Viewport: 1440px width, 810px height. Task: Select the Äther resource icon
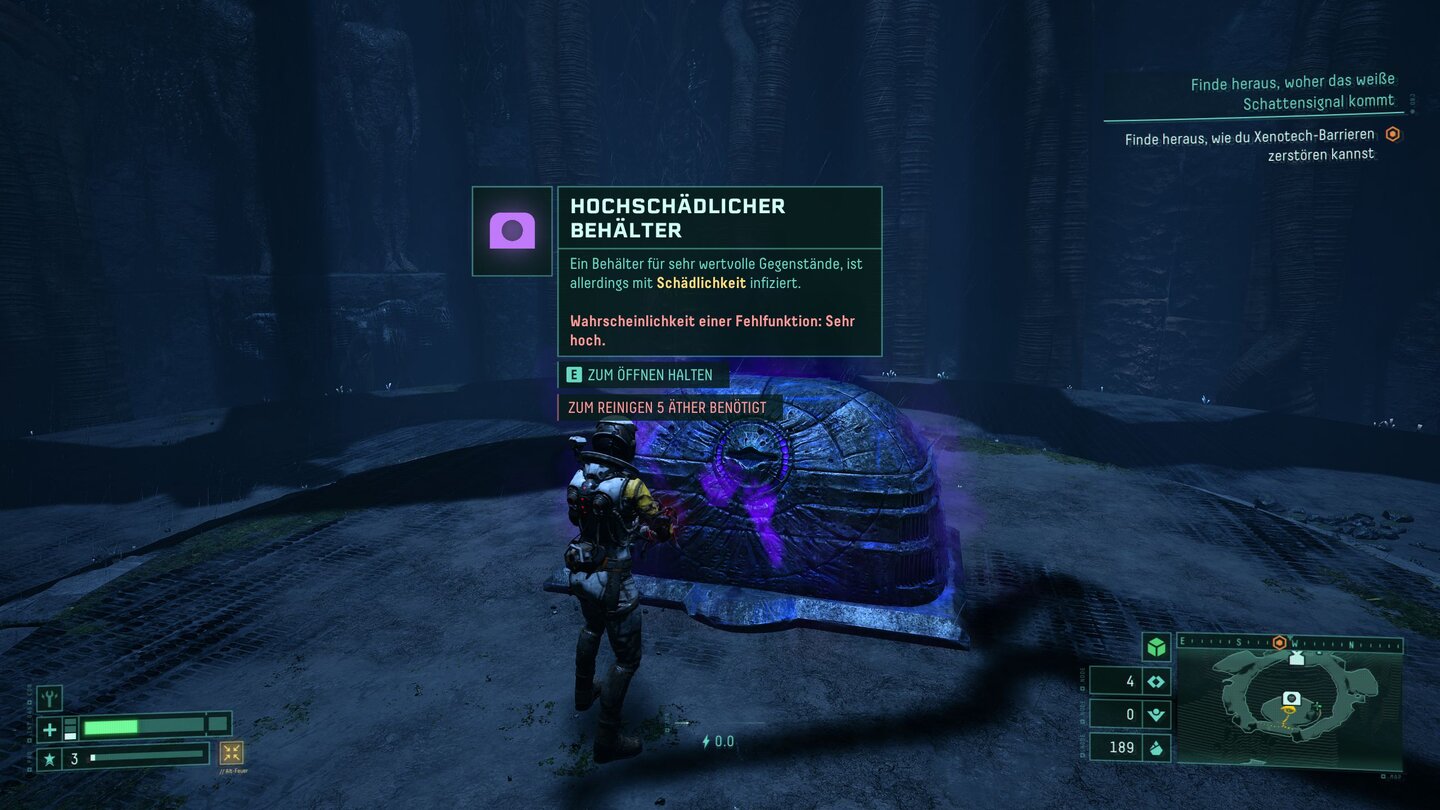(1157, 714)
